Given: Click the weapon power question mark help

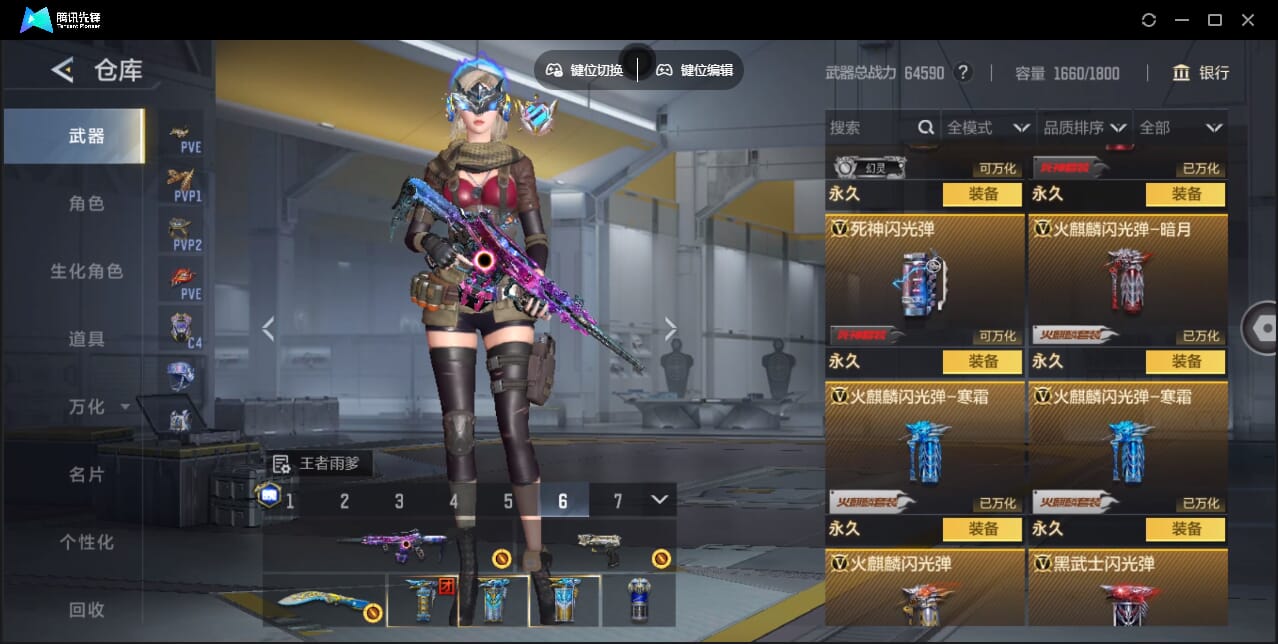Looking at the screenshot, I should [x=963, y=72].
